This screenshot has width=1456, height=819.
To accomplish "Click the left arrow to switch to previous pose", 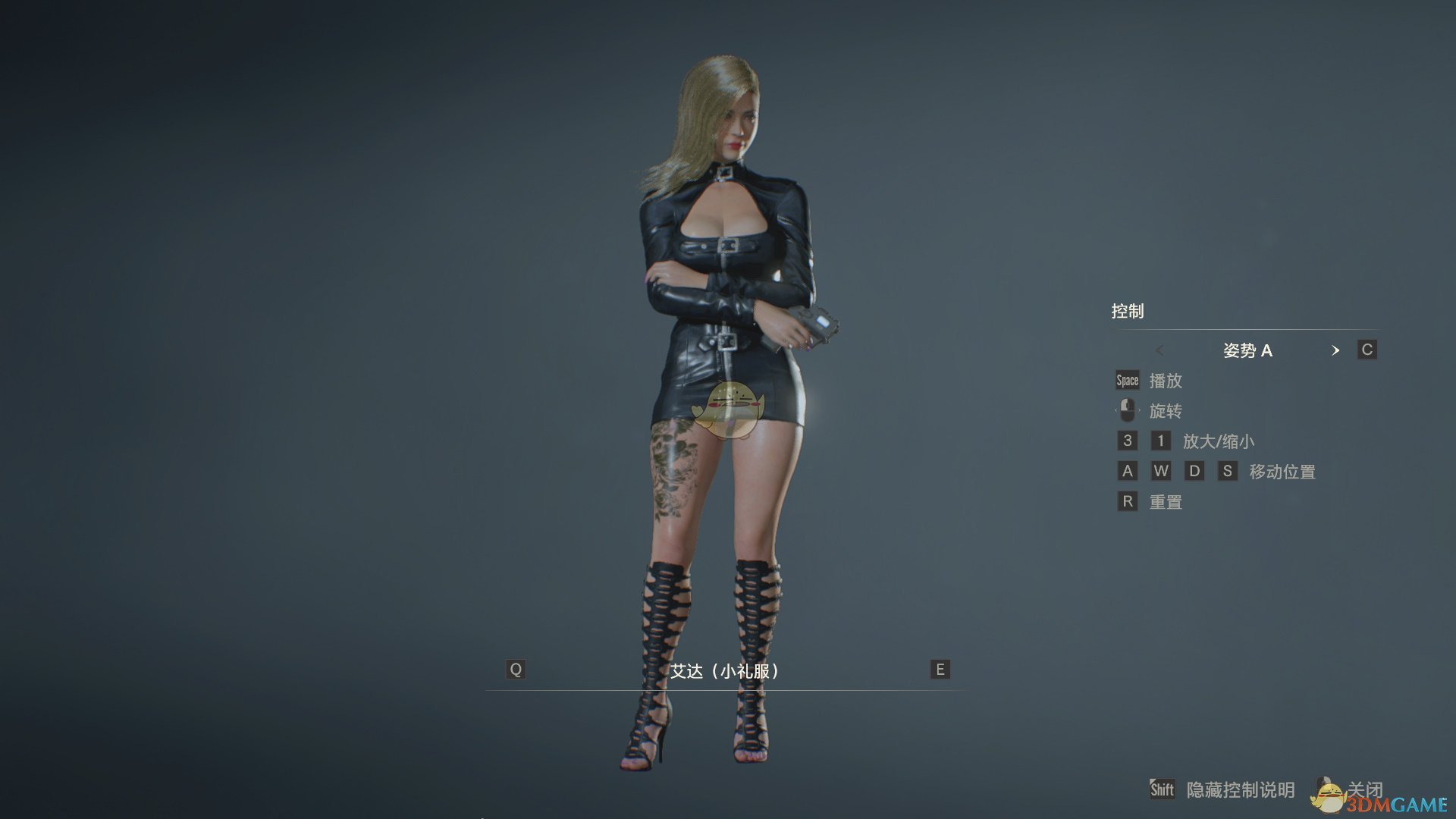I will coord(1160,350).
